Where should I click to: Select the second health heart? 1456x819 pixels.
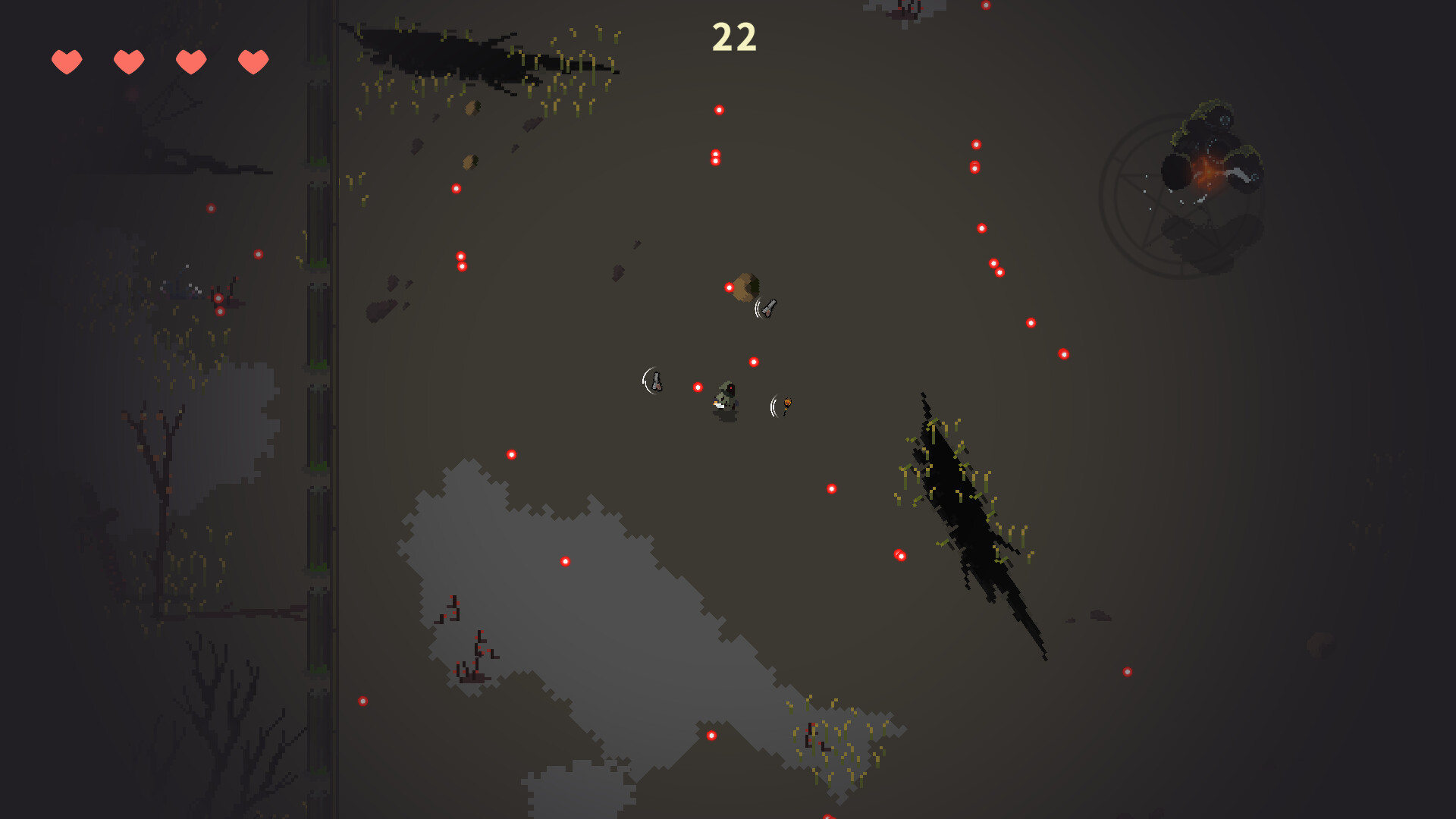tap(129, 61)
